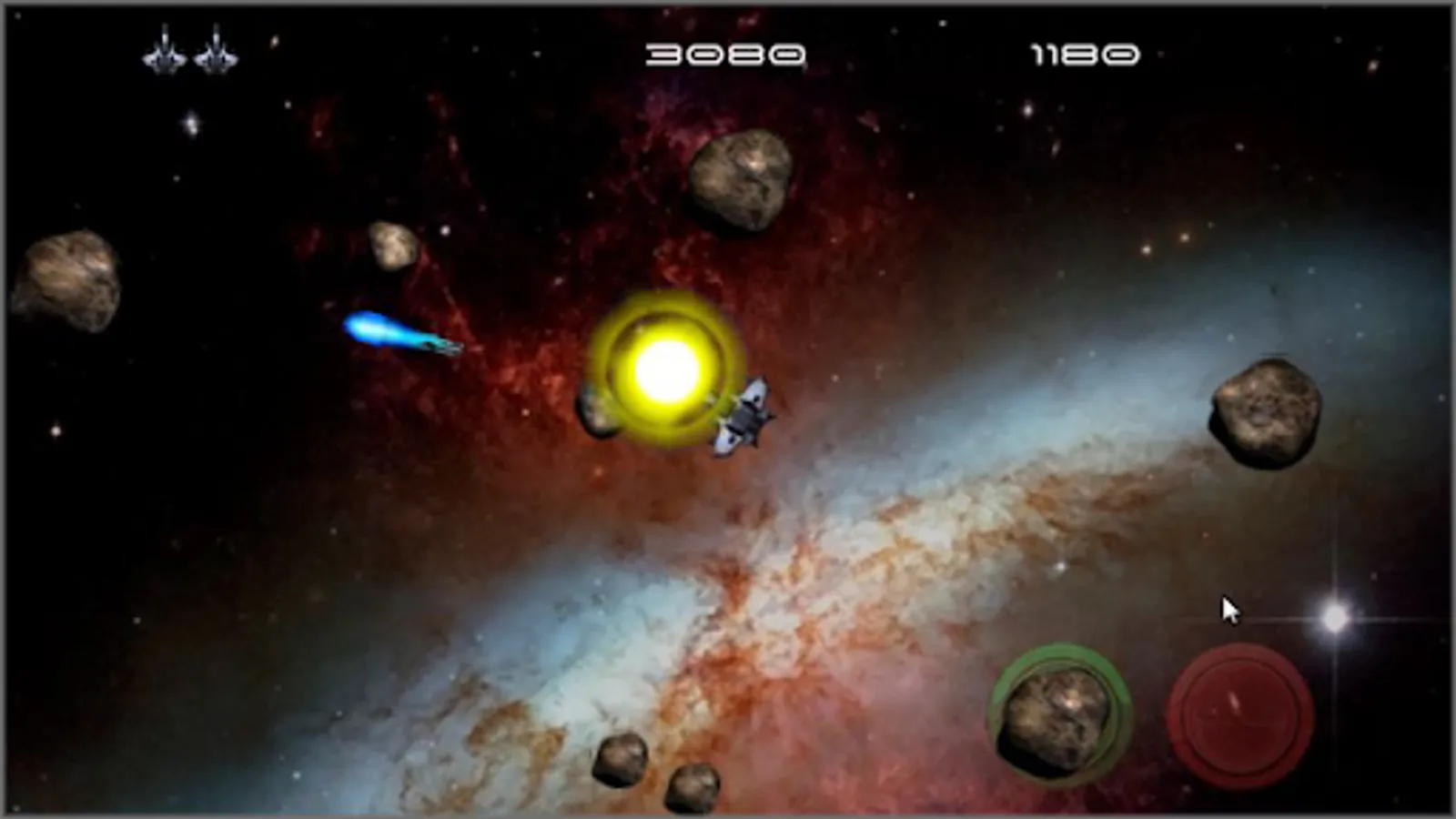Click the tiny asteroid beside the bottom asteroid pair
The height and width of the screenshot is (819, 1456).
(x=694, y=788)
